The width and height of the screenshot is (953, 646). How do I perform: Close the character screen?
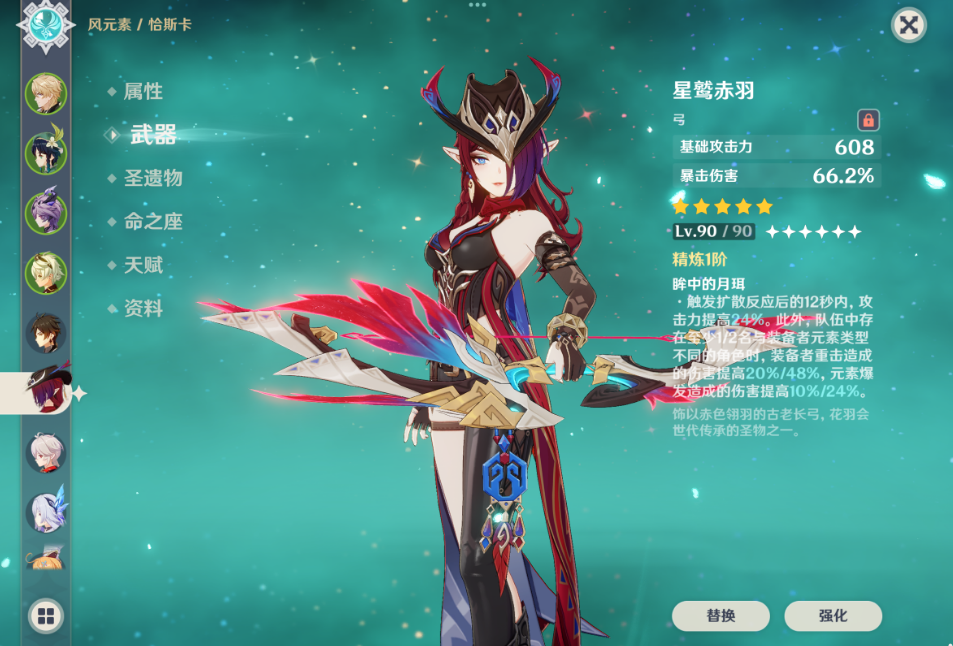click(908, 24)
